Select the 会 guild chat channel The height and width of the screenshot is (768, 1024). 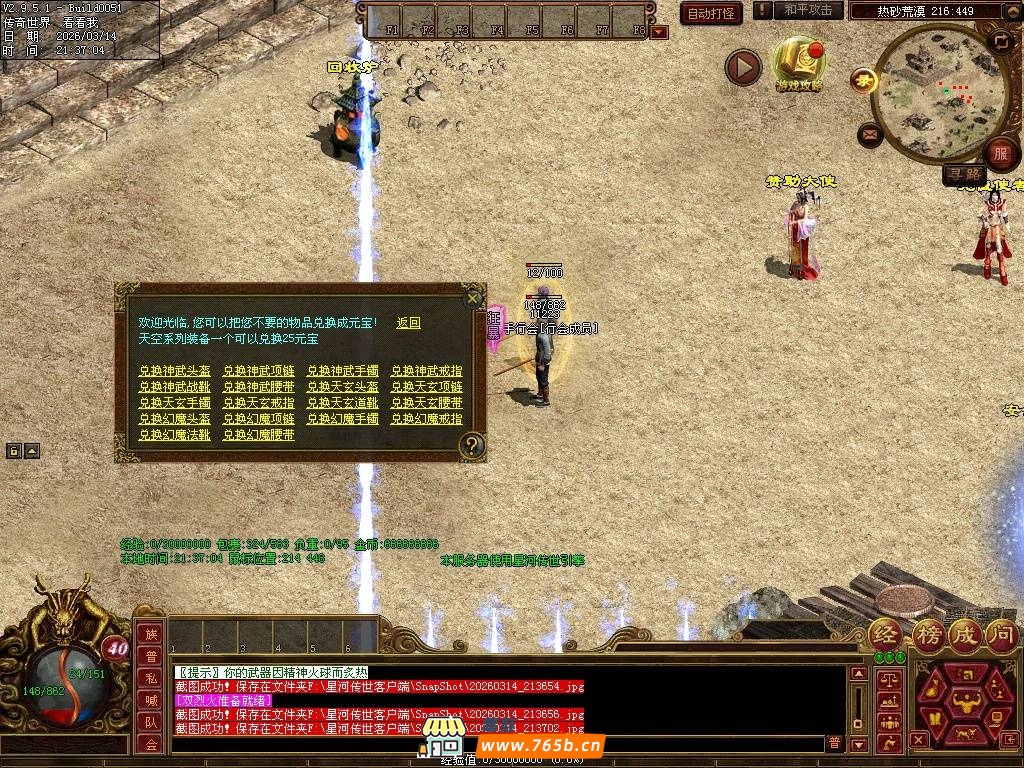click(151, 743)
